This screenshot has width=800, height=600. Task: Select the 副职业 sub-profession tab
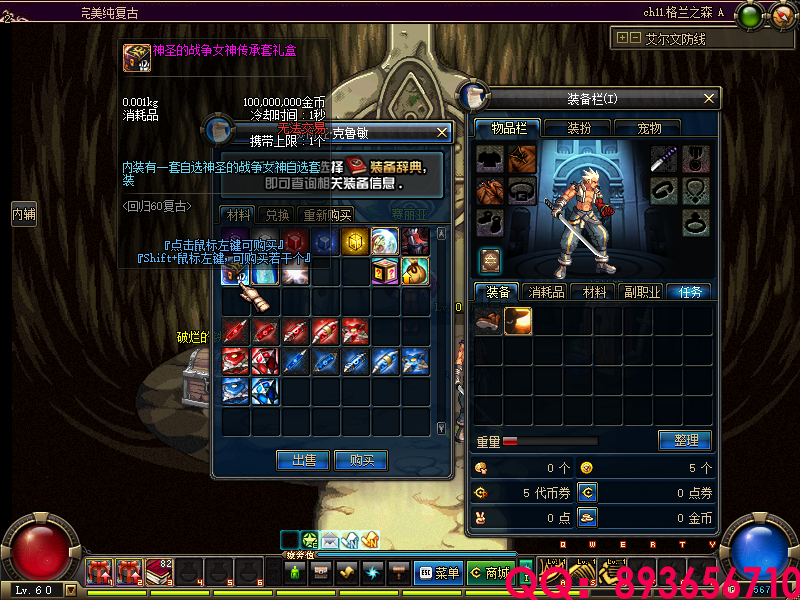642,292
